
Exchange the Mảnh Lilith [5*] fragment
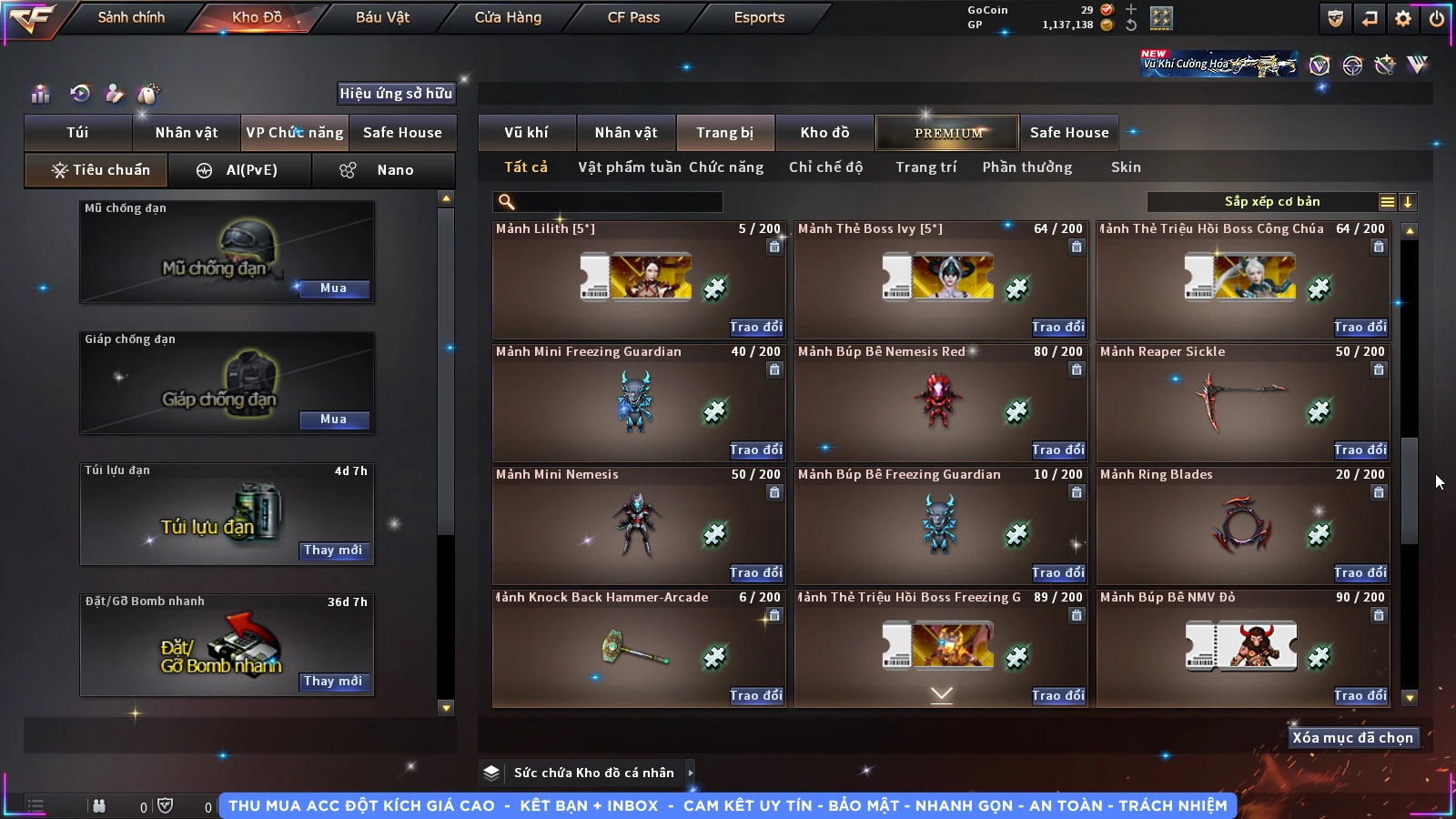coord(755,327)
